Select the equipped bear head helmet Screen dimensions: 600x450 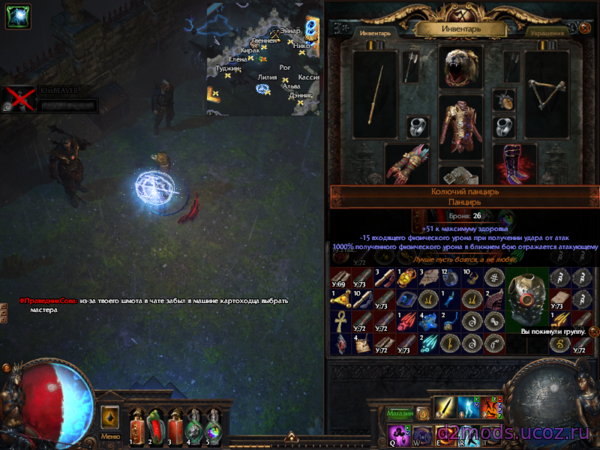click(x=459, y=66)
